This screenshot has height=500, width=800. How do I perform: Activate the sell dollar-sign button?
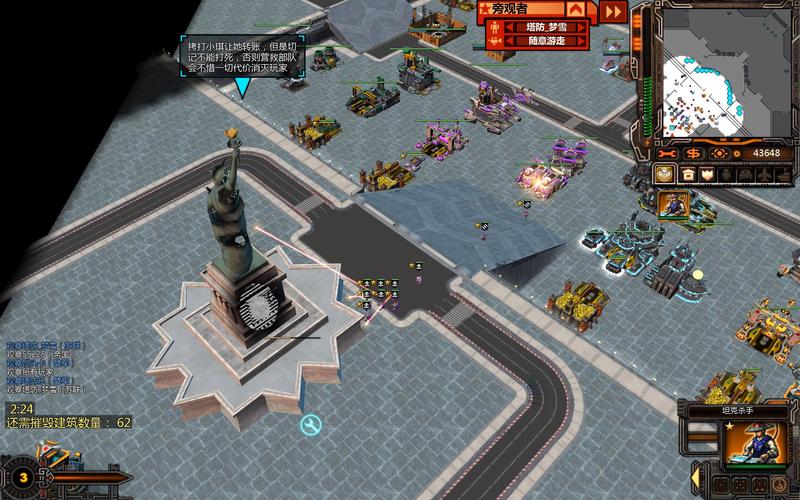pyautogui.click(x=693, y=153)
